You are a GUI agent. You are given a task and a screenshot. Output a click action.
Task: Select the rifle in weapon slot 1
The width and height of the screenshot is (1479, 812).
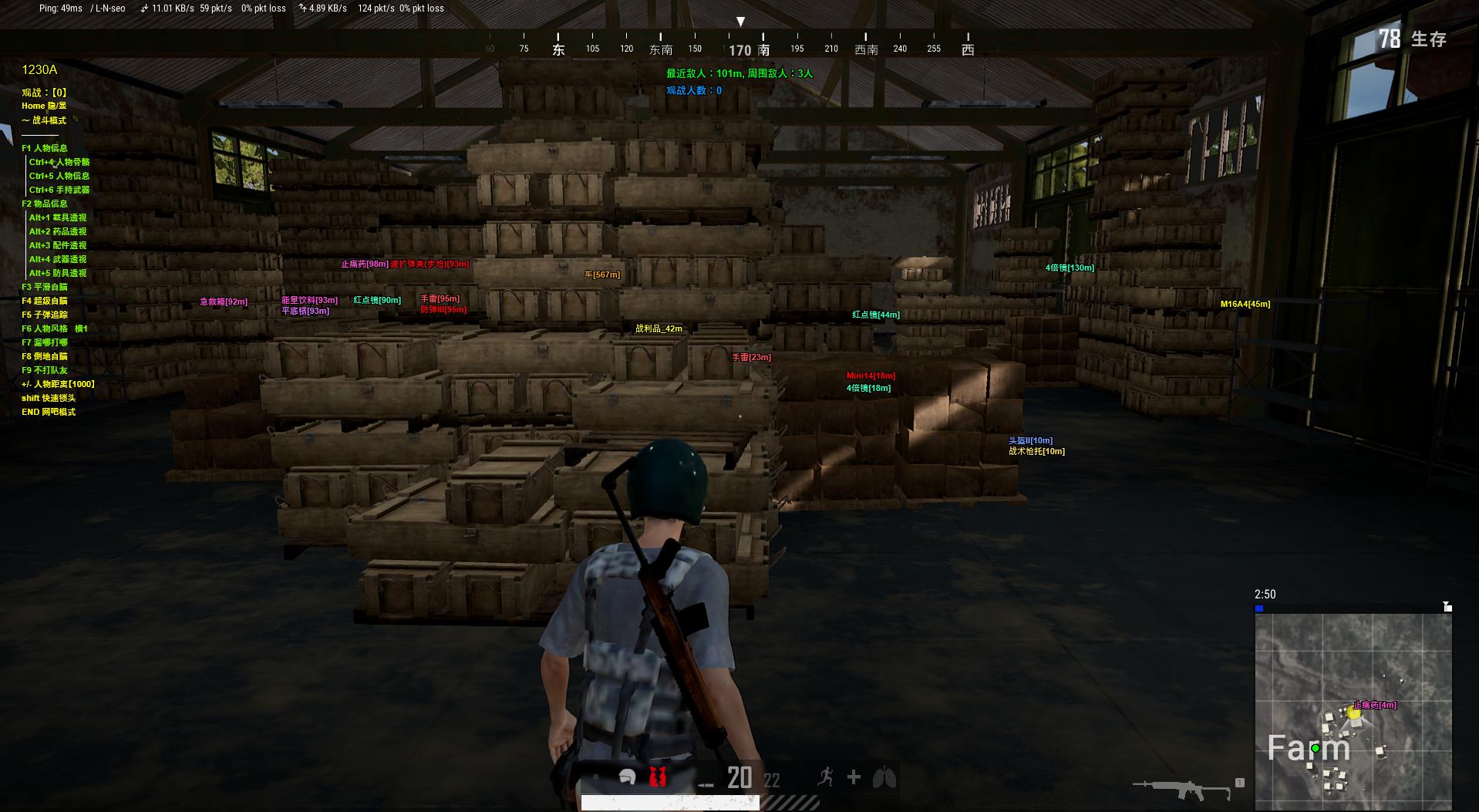[x=1183, y=788]
